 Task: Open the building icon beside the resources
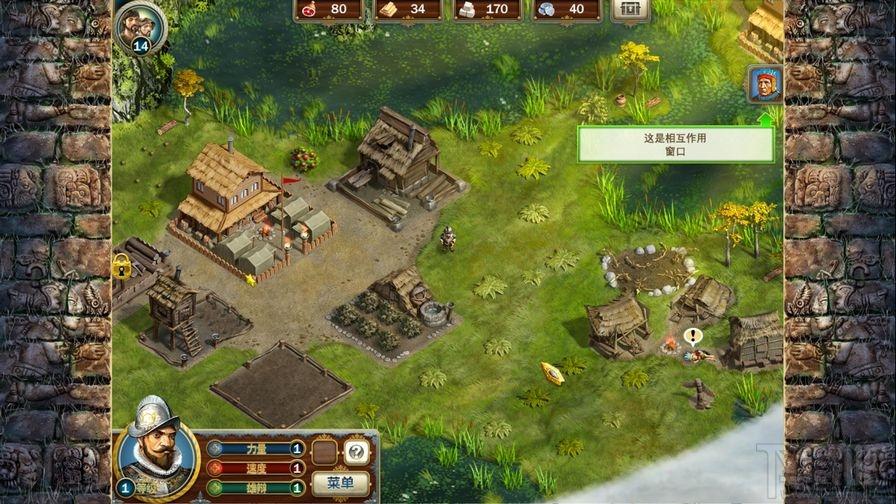click(629, 9)
